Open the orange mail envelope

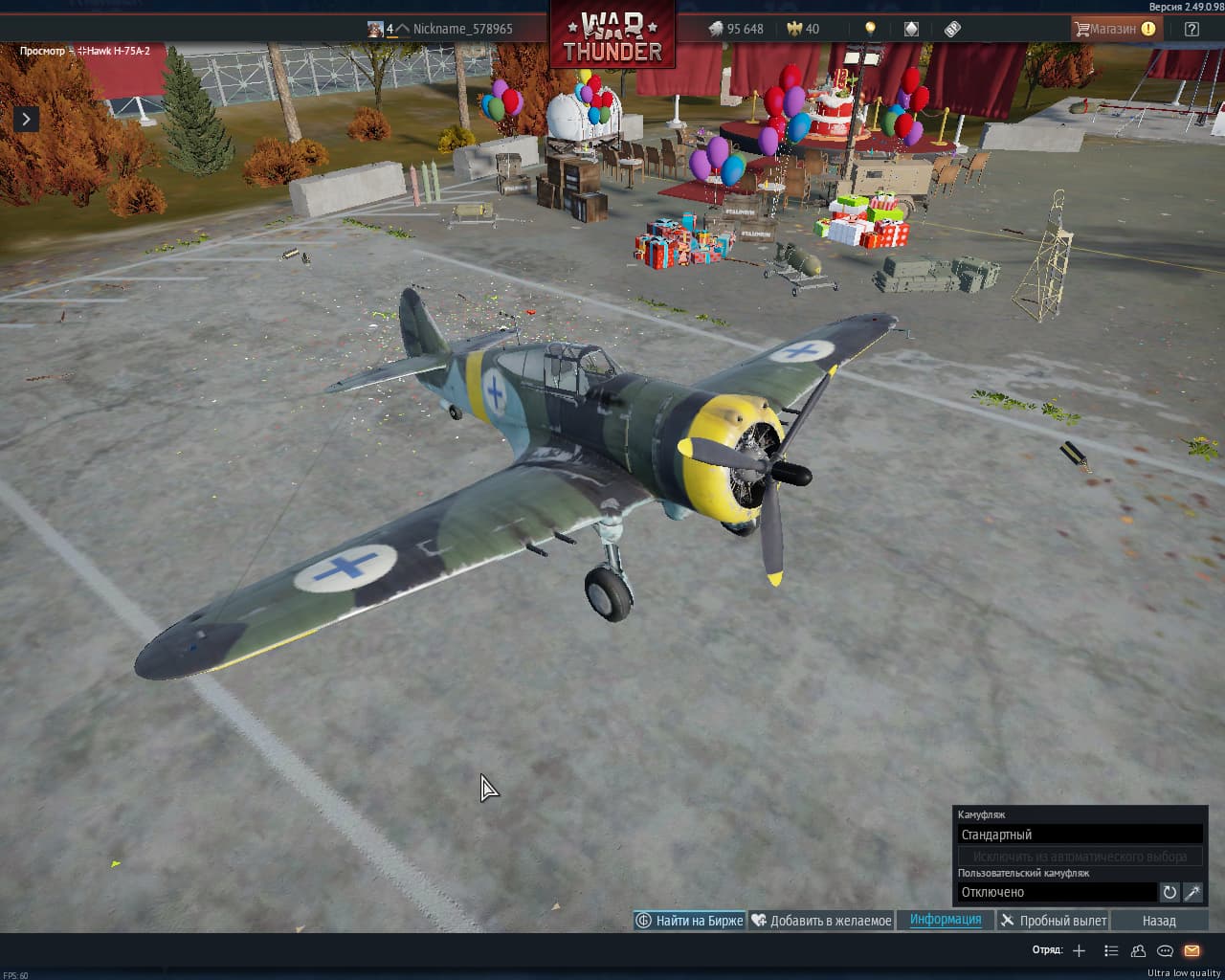coord(1192,950)
